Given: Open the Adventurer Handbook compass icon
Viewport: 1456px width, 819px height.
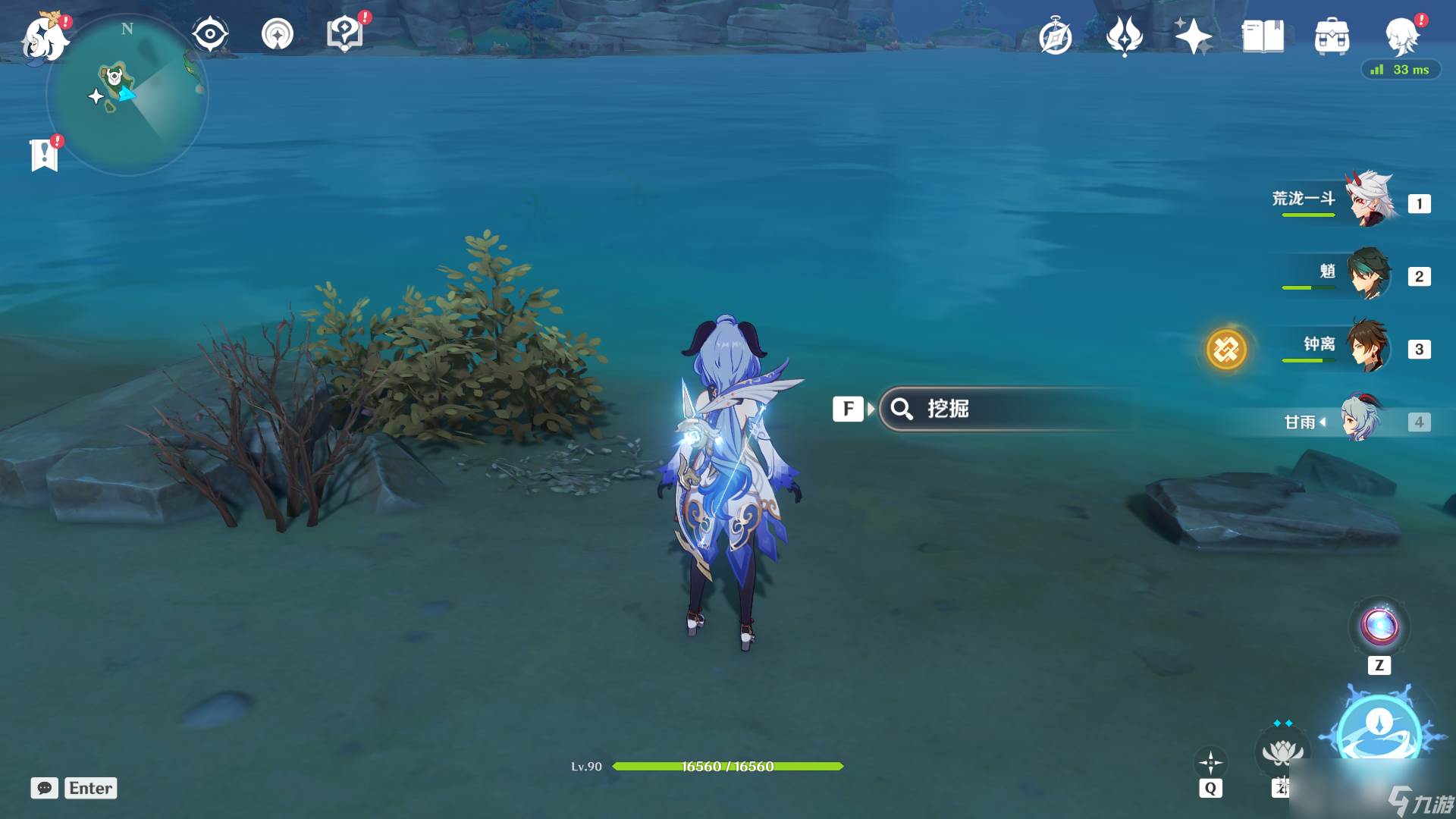Looking at the screenshot, I should (x=1056, y=36).
